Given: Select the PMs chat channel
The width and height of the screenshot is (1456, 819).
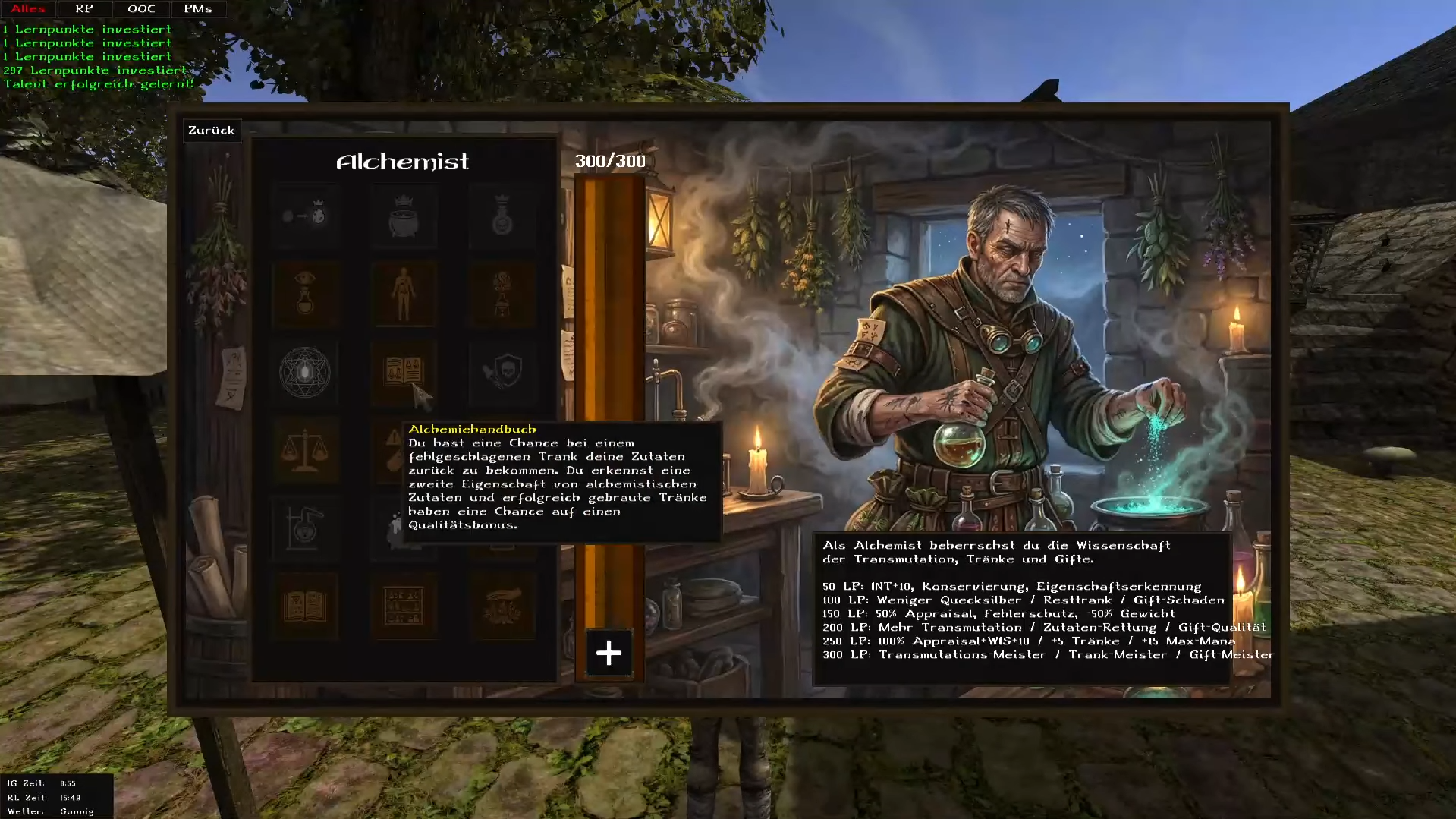Looking at the screenshot, I should click(x=197, y=9).
